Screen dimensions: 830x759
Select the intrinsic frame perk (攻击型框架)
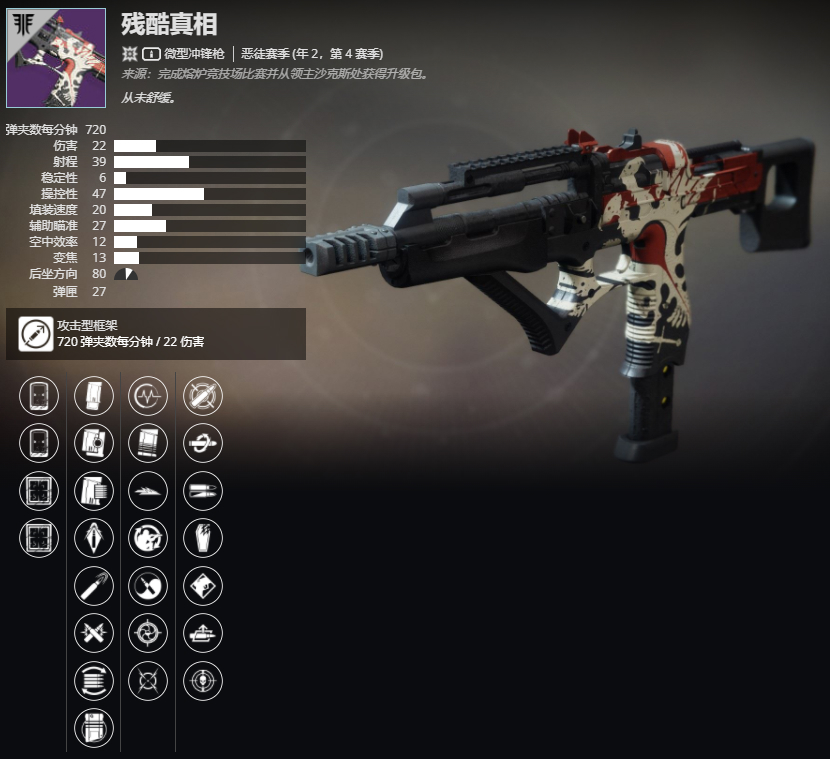[38, 334]
